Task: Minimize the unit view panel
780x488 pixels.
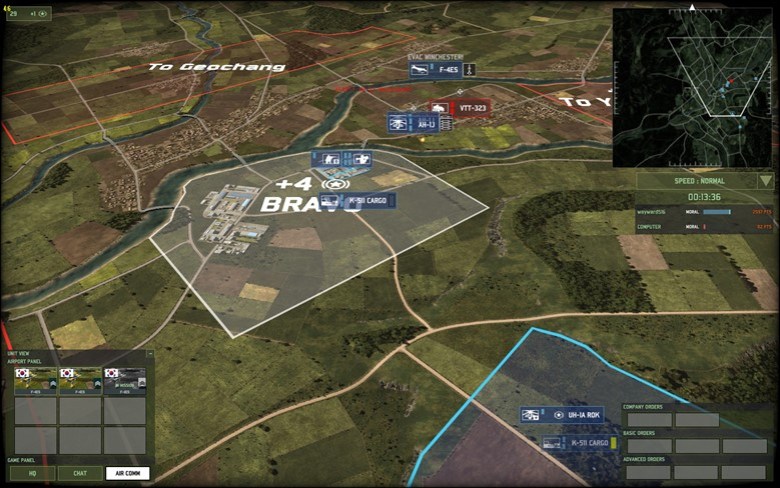Action: [149, 354]
